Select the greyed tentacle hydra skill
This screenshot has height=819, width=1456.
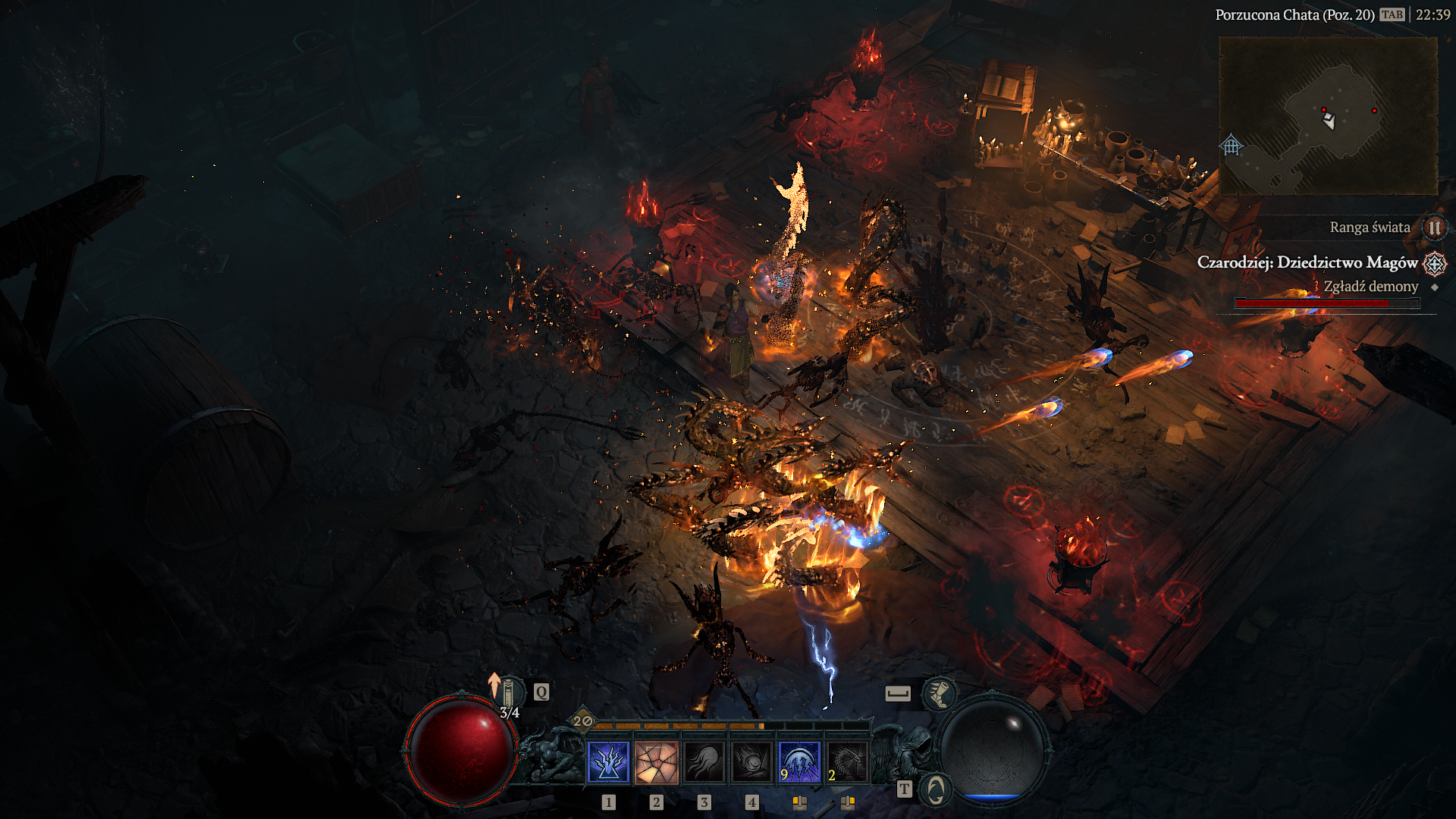[704, 762]
